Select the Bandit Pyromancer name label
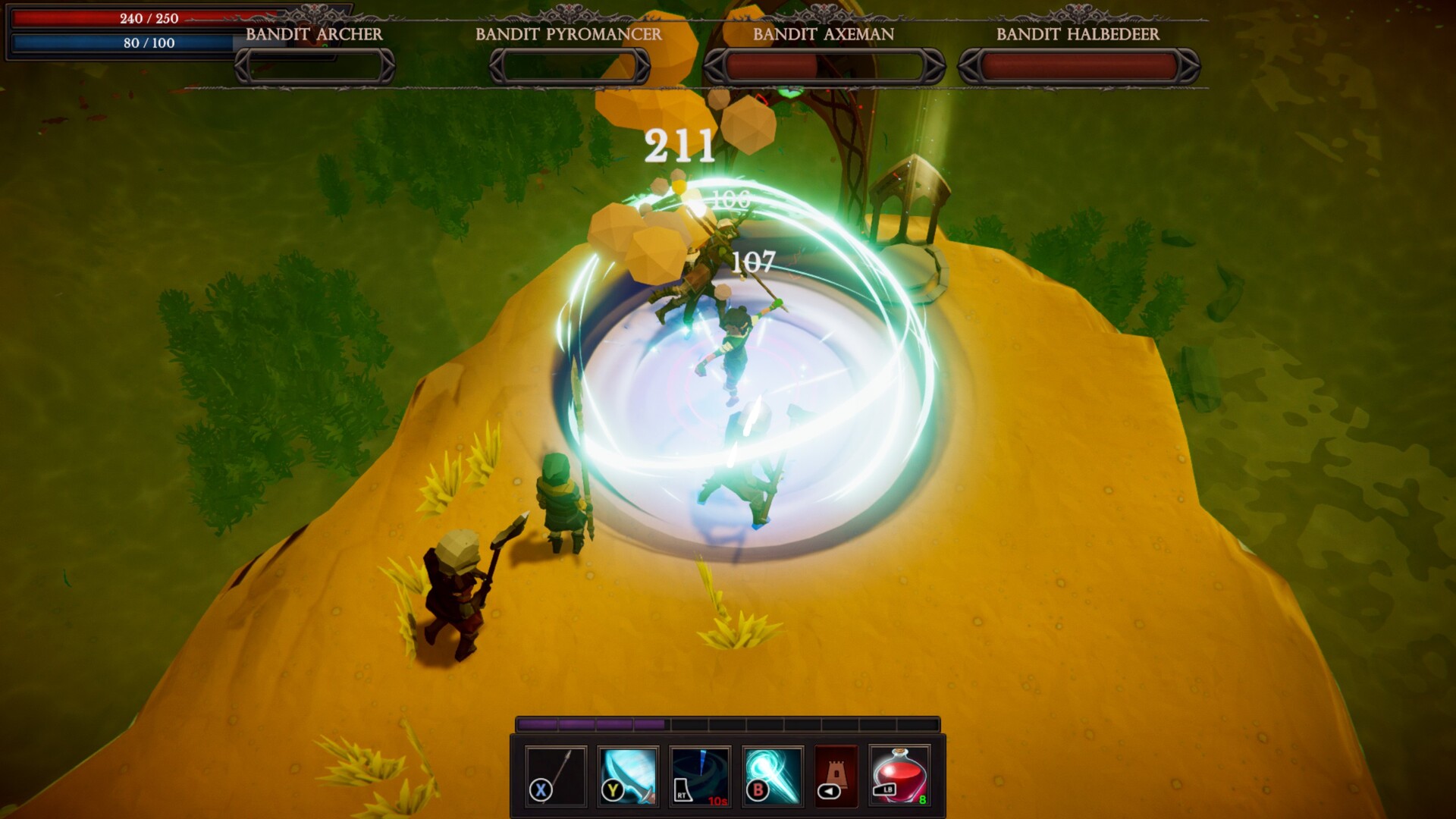 pyautogui.click(x=569, y=34)
